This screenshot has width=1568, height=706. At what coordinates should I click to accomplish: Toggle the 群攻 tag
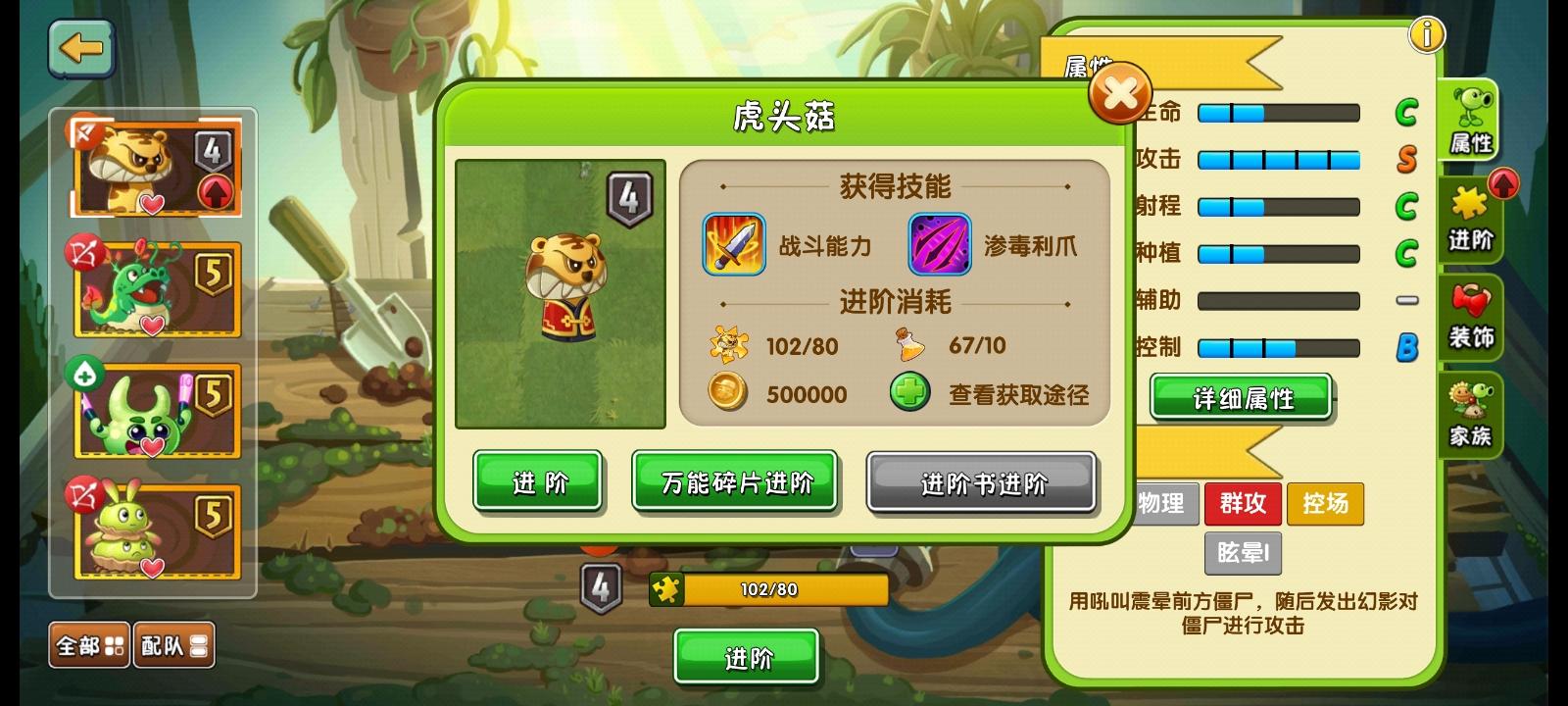coord(1243,504)
